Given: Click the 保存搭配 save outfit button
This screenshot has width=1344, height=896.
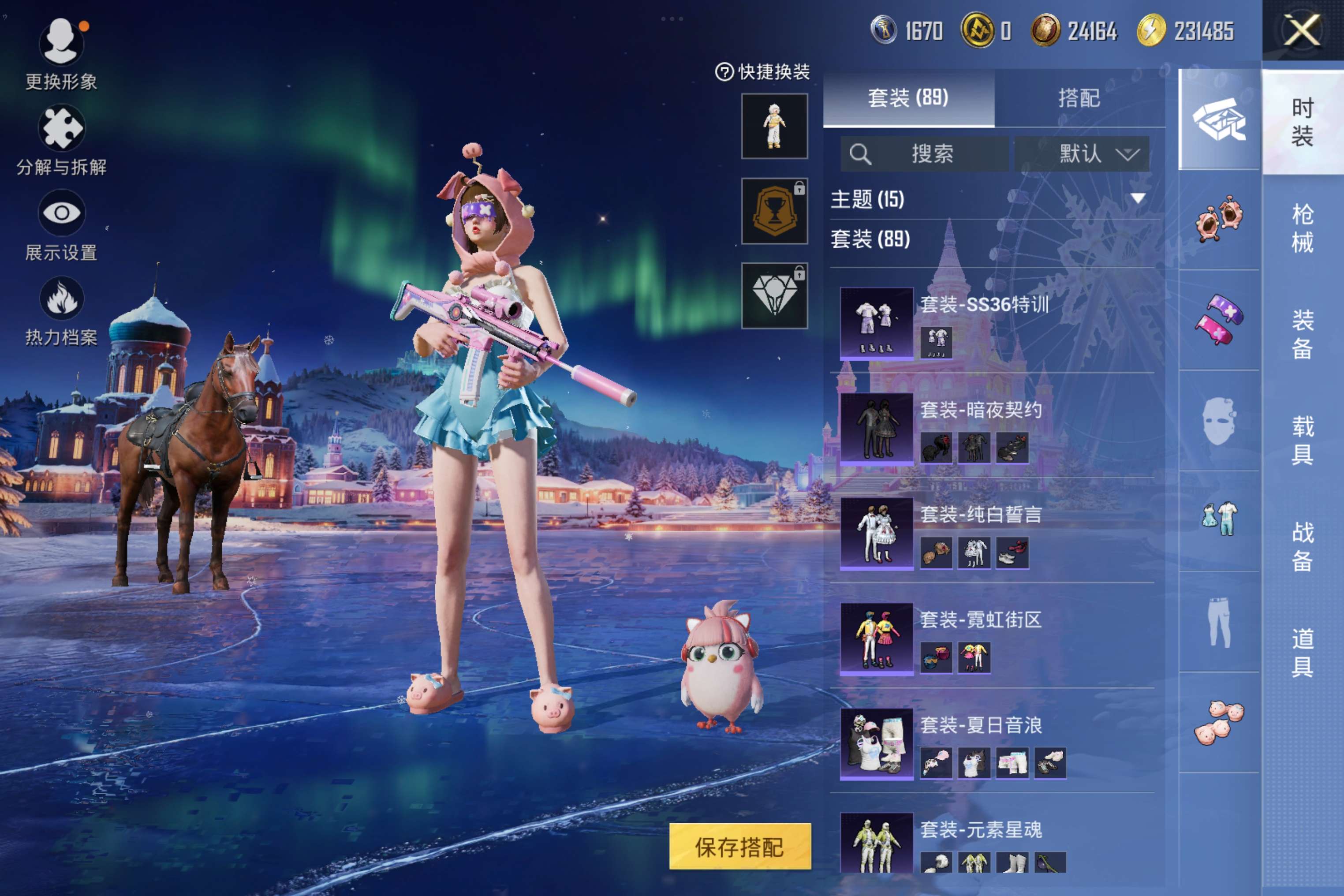Looking at the screenshot, I should coord(739,846).
